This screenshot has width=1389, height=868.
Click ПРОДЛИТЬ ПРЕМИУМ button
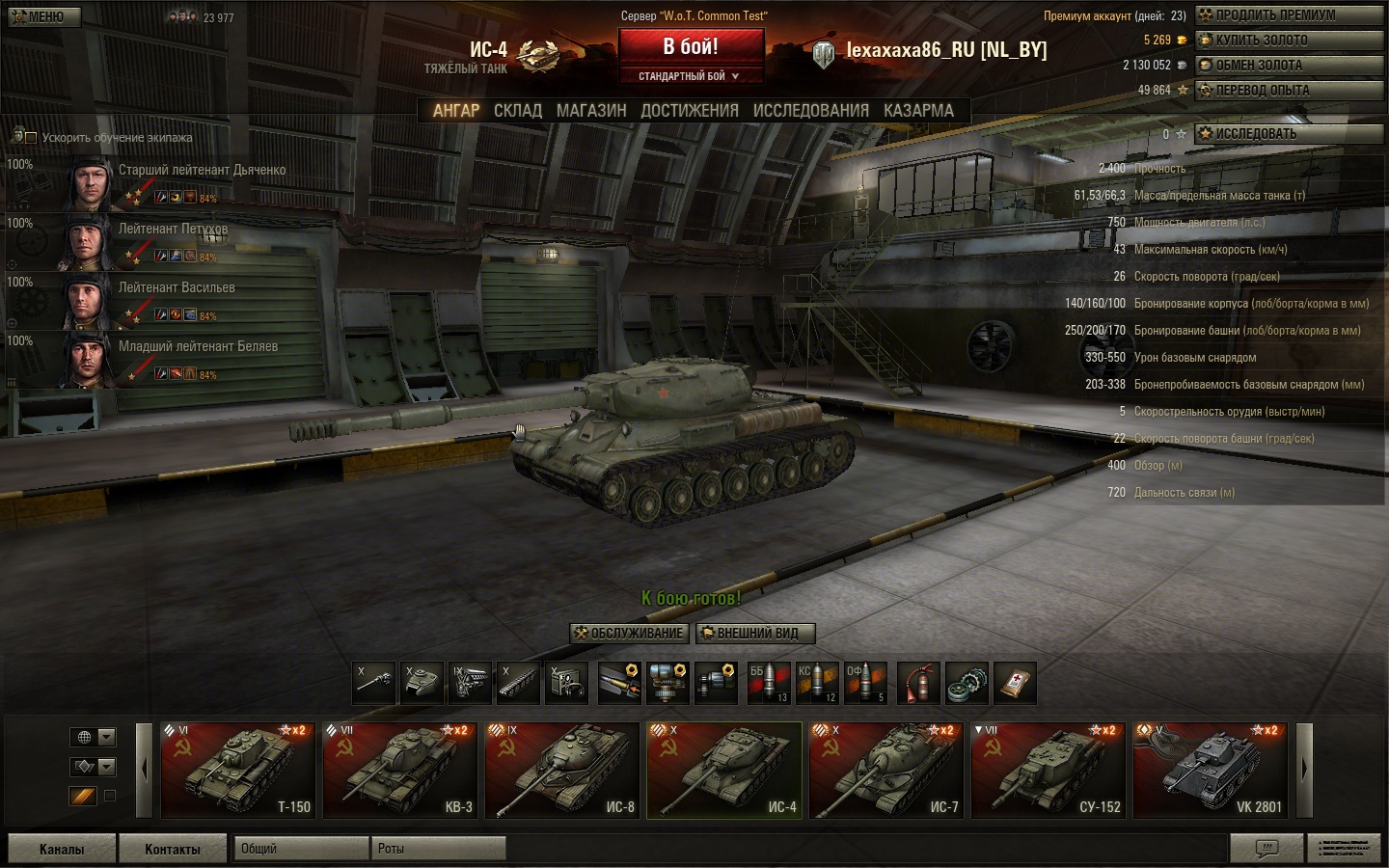[x=1289, y=15]
